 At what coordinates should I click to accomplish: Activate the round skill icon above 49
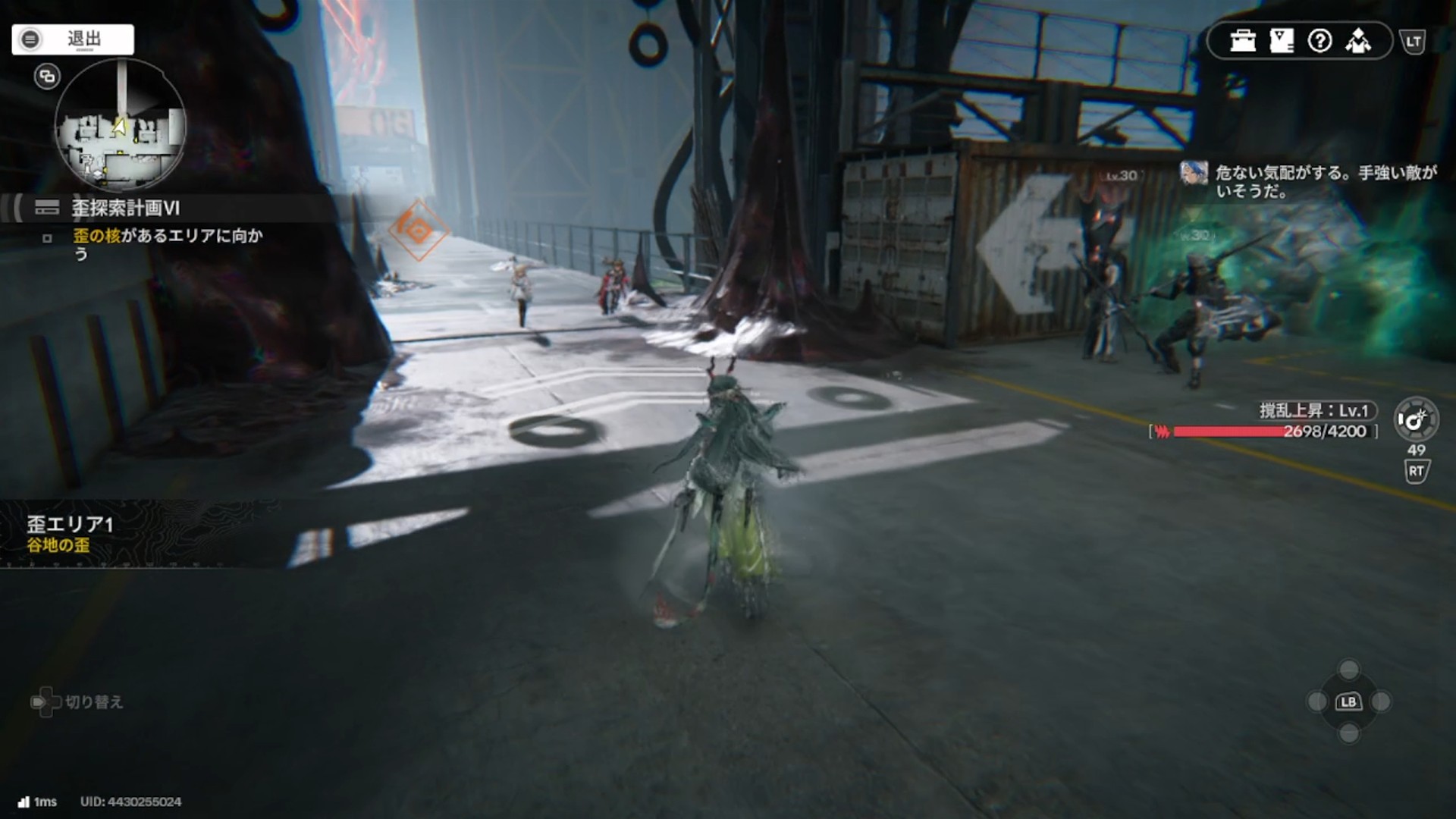pyautogui.click(x=1416, y=419)
